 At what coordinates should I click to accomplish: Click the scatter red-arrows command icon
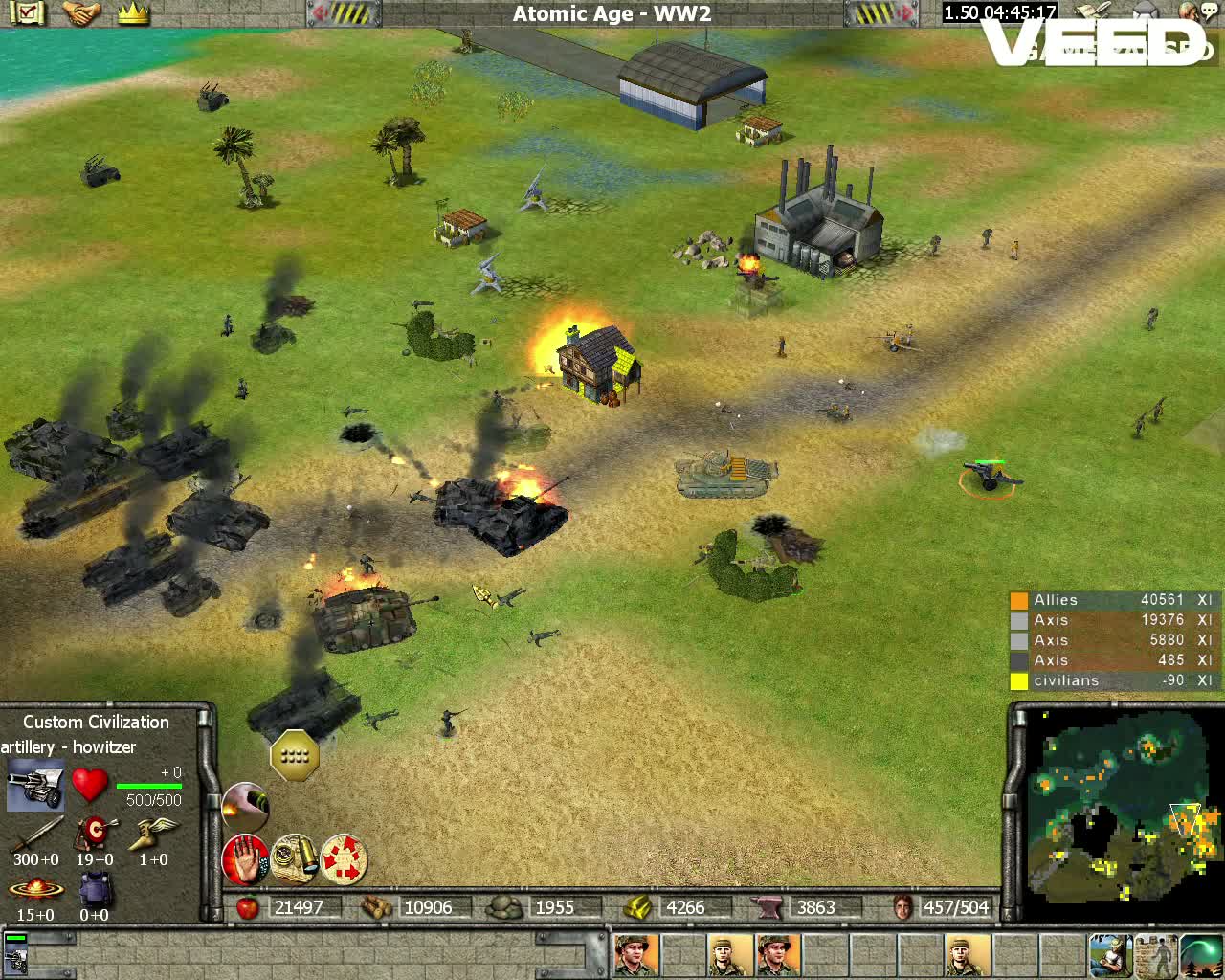(343, 858)
